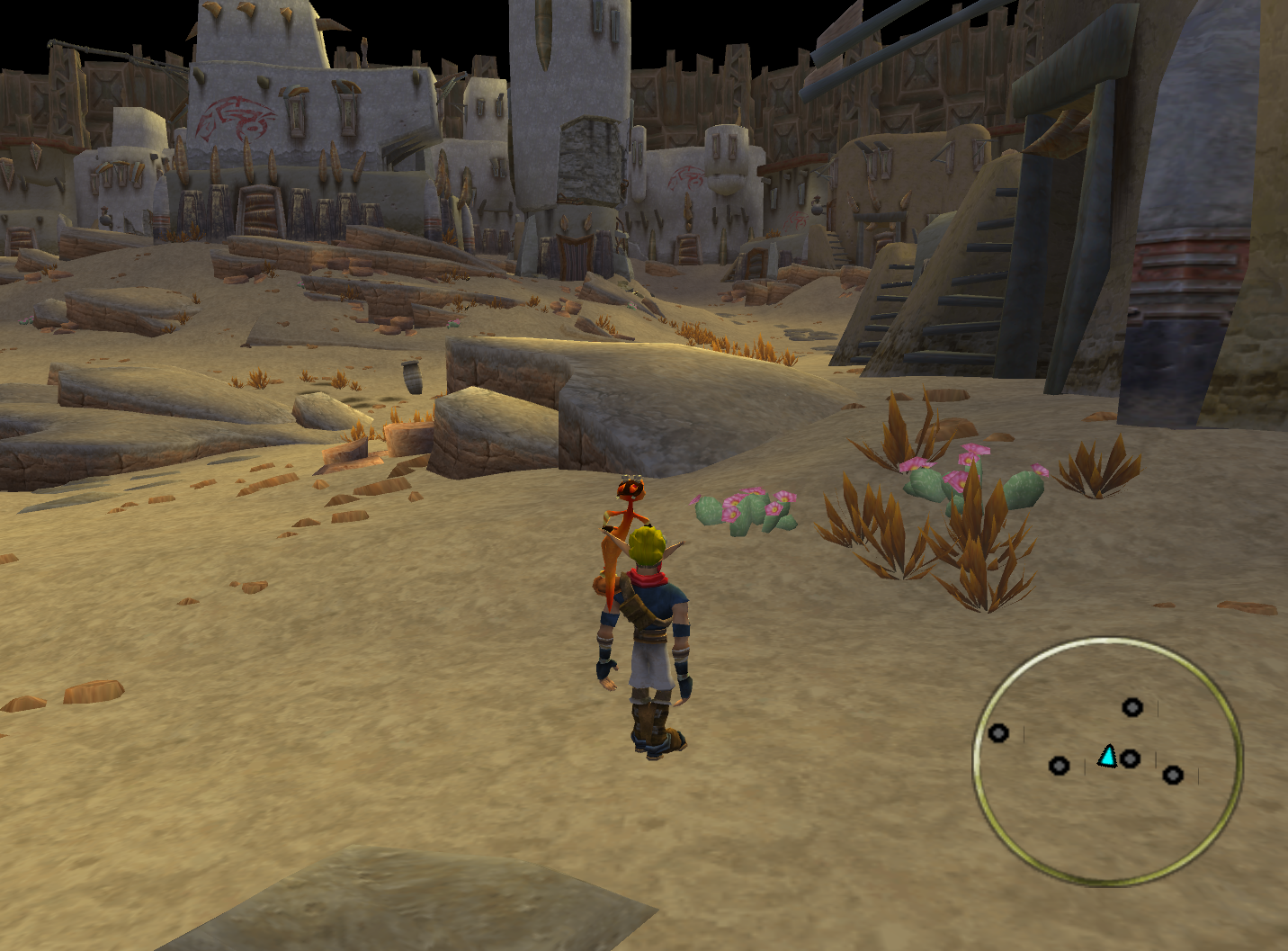1288x951 pixels.
Task: Click the rightmost black ring marker on minimap
Action: coord(1173,775)
